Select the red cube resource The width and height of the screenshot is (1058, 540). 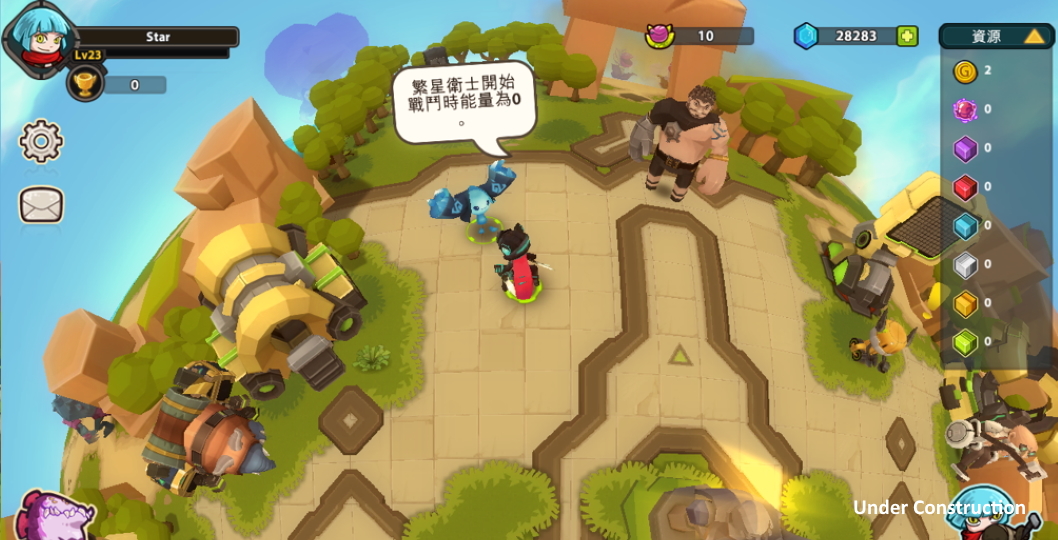[964, 187]
